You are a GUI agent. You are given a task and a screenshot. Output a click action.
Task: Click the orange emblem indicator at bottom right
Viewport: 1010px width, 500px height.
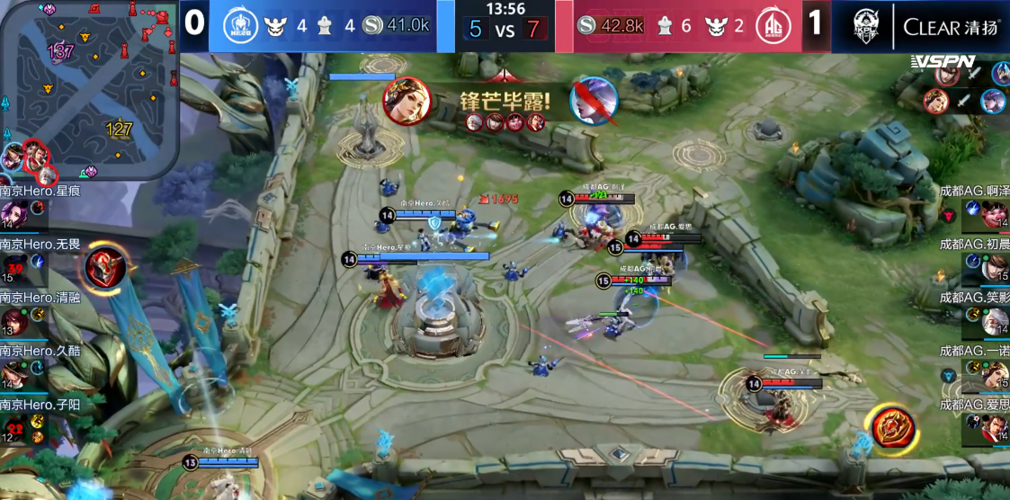[x=889, y=427]
